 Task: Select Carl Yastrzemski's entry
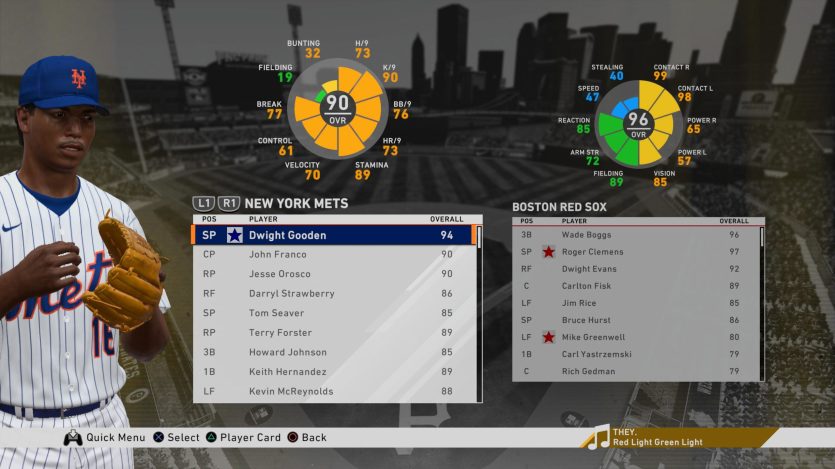coord(635,355)
